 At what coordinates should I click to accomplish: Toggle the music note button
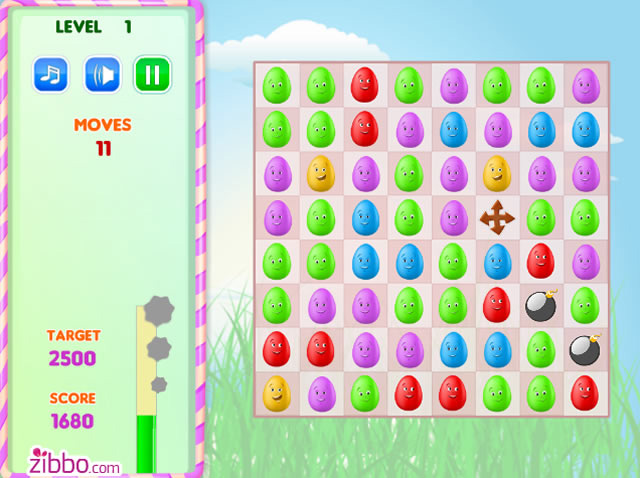click(x=50, y=74)
